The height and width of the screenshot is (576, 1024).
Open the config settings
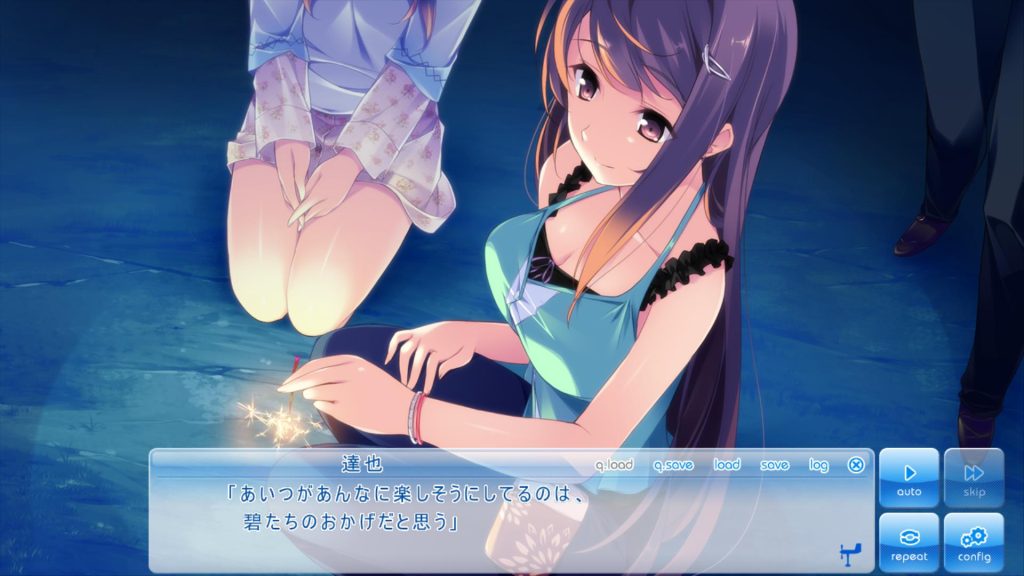(x=973, y=542)
